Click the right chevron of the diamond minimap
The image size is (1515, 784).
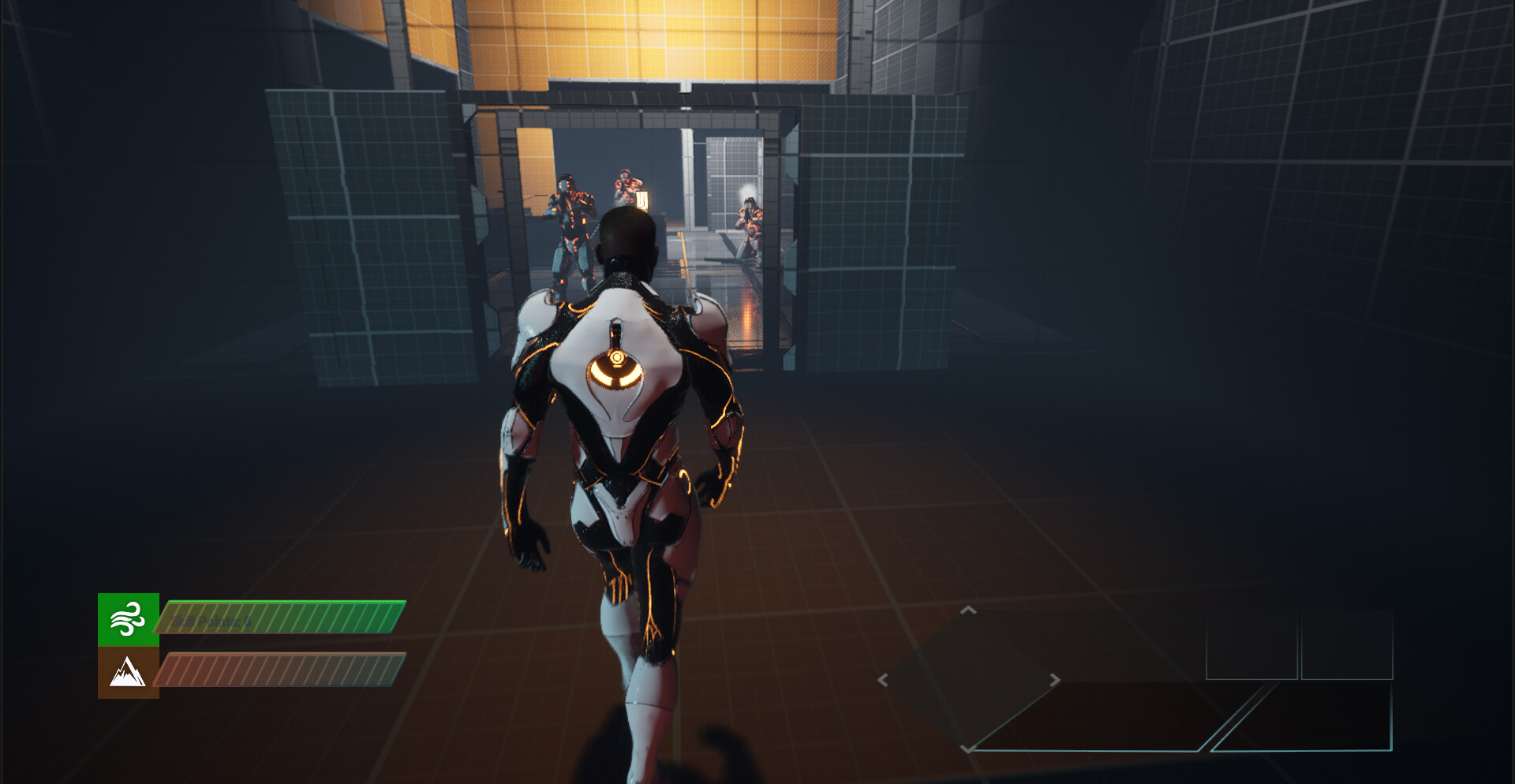[1055, 680]
